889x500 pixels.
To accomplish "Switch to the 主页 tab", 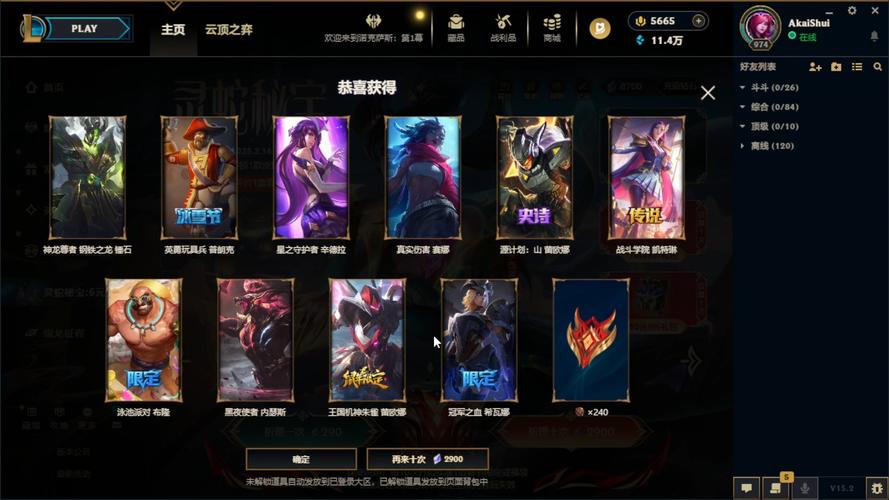I will (173, 29).
